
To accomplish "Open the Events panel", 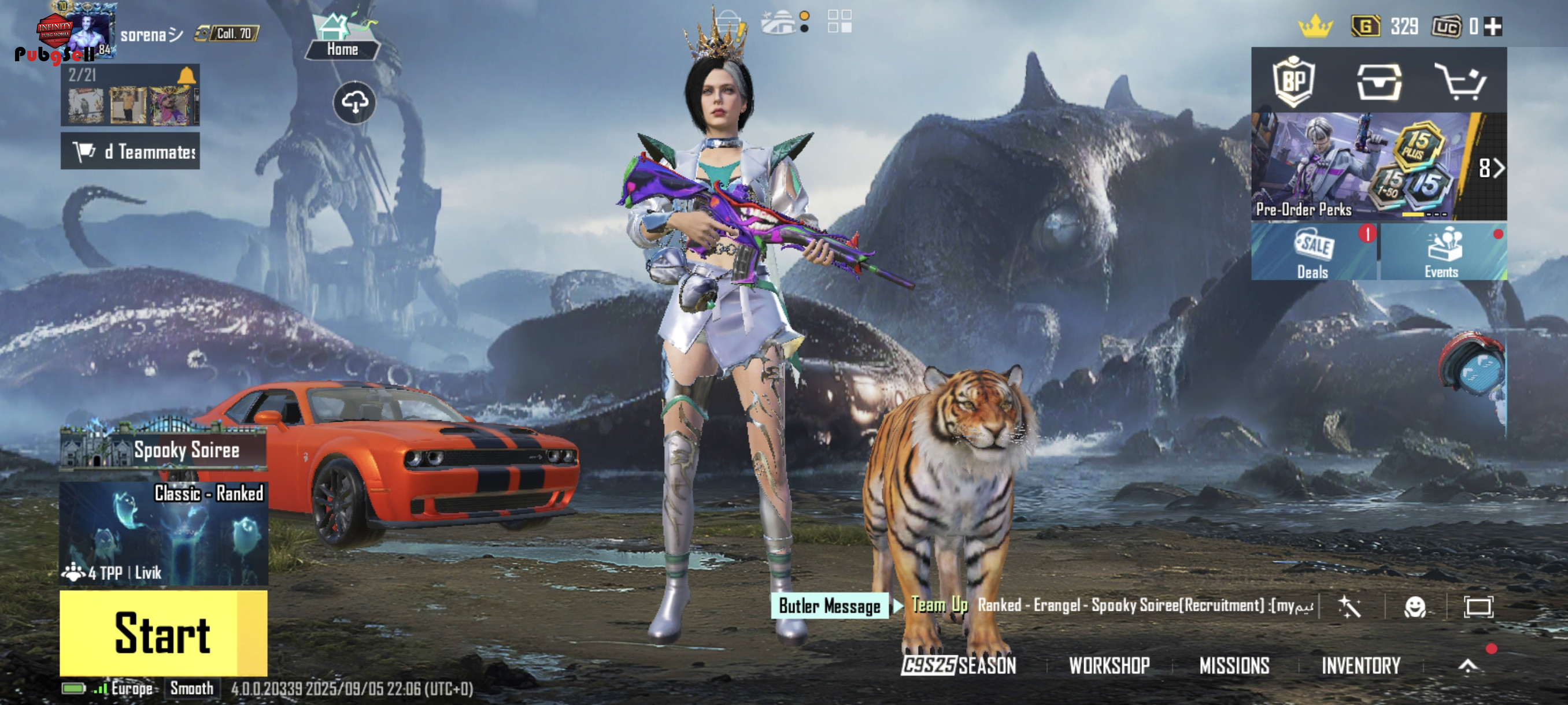I will pyautogui.click(x=1442, y=253).
